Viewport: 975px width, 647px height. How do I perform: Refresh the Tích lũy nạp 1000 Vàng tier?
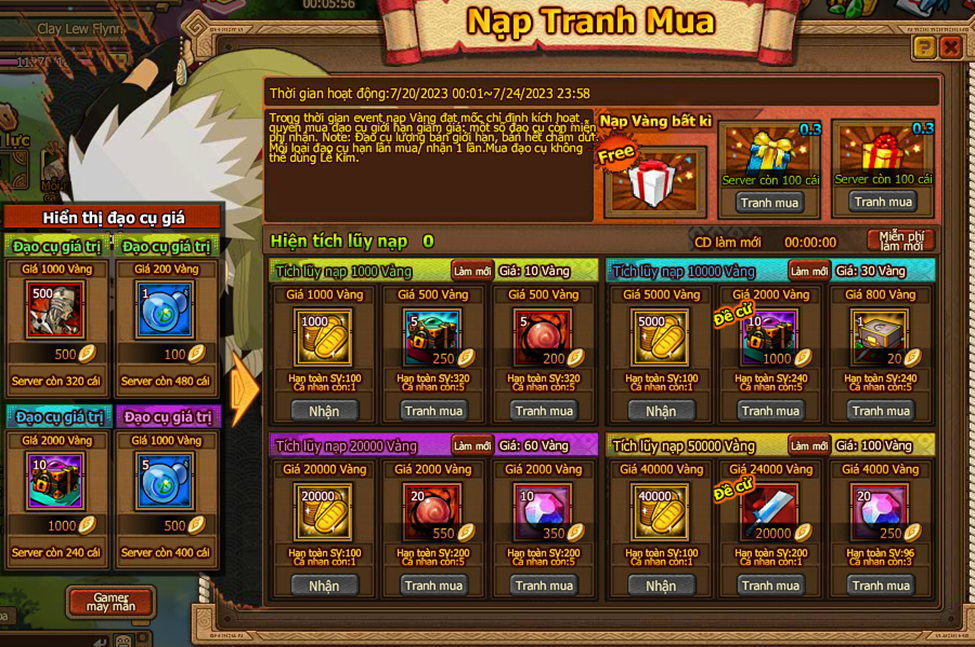tap(472, 271)
